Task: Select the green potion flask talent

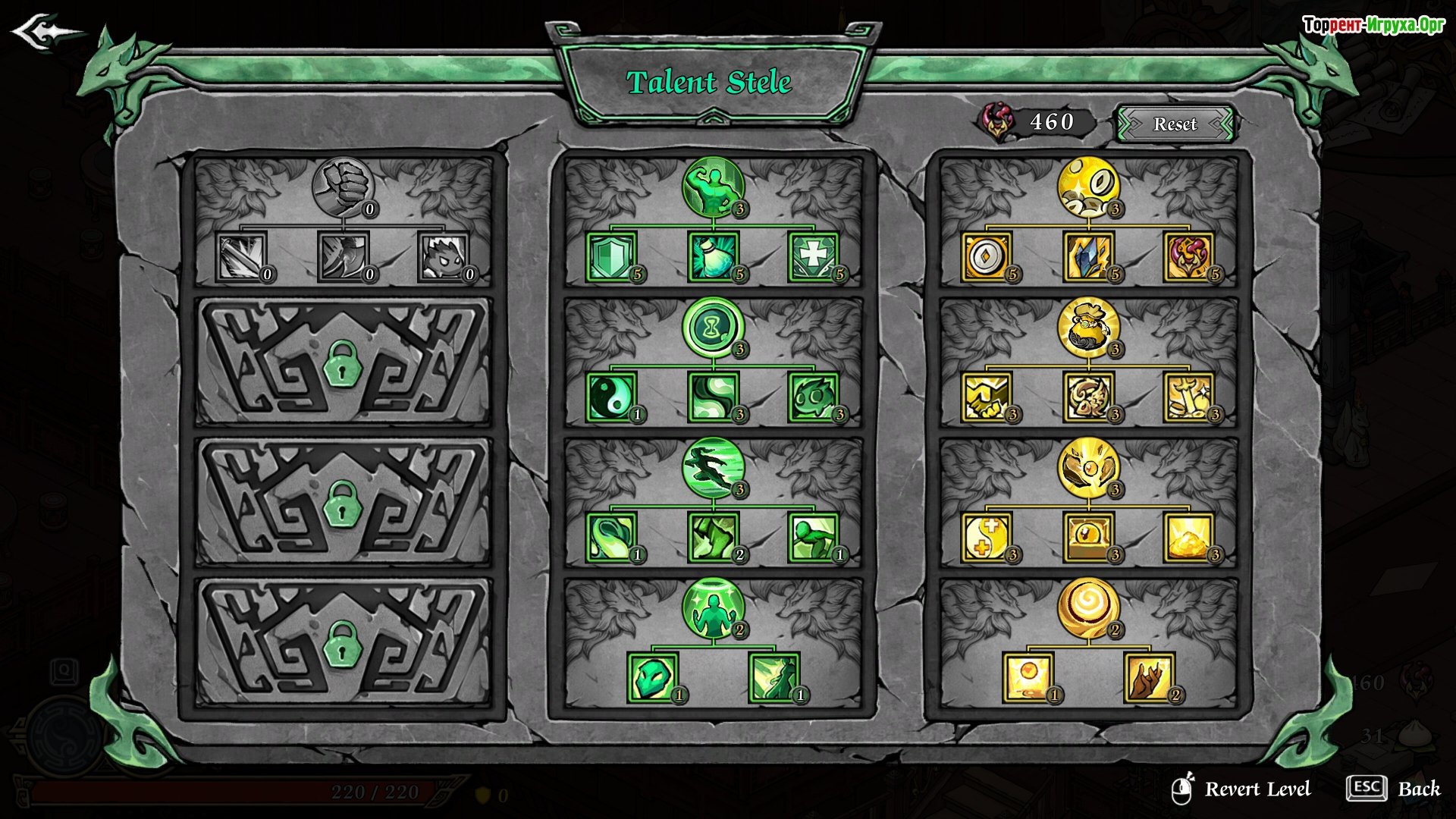Action: (713, 257)
